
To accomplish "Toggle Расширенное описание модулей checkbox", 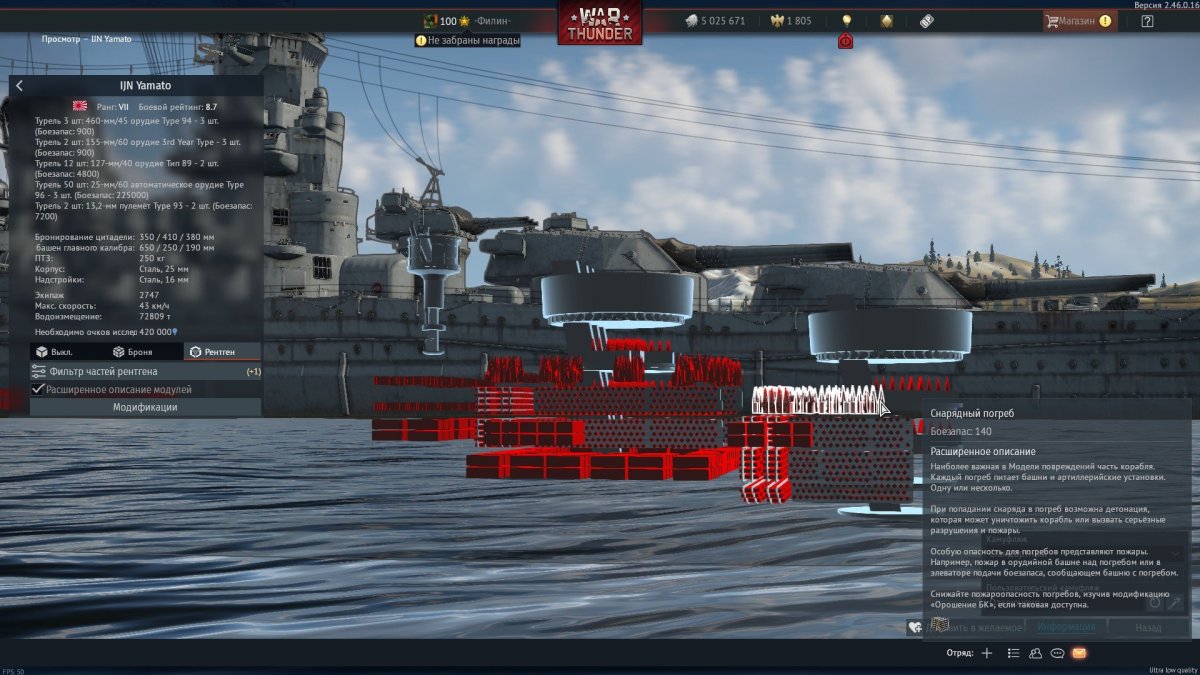I will point(39,389).
